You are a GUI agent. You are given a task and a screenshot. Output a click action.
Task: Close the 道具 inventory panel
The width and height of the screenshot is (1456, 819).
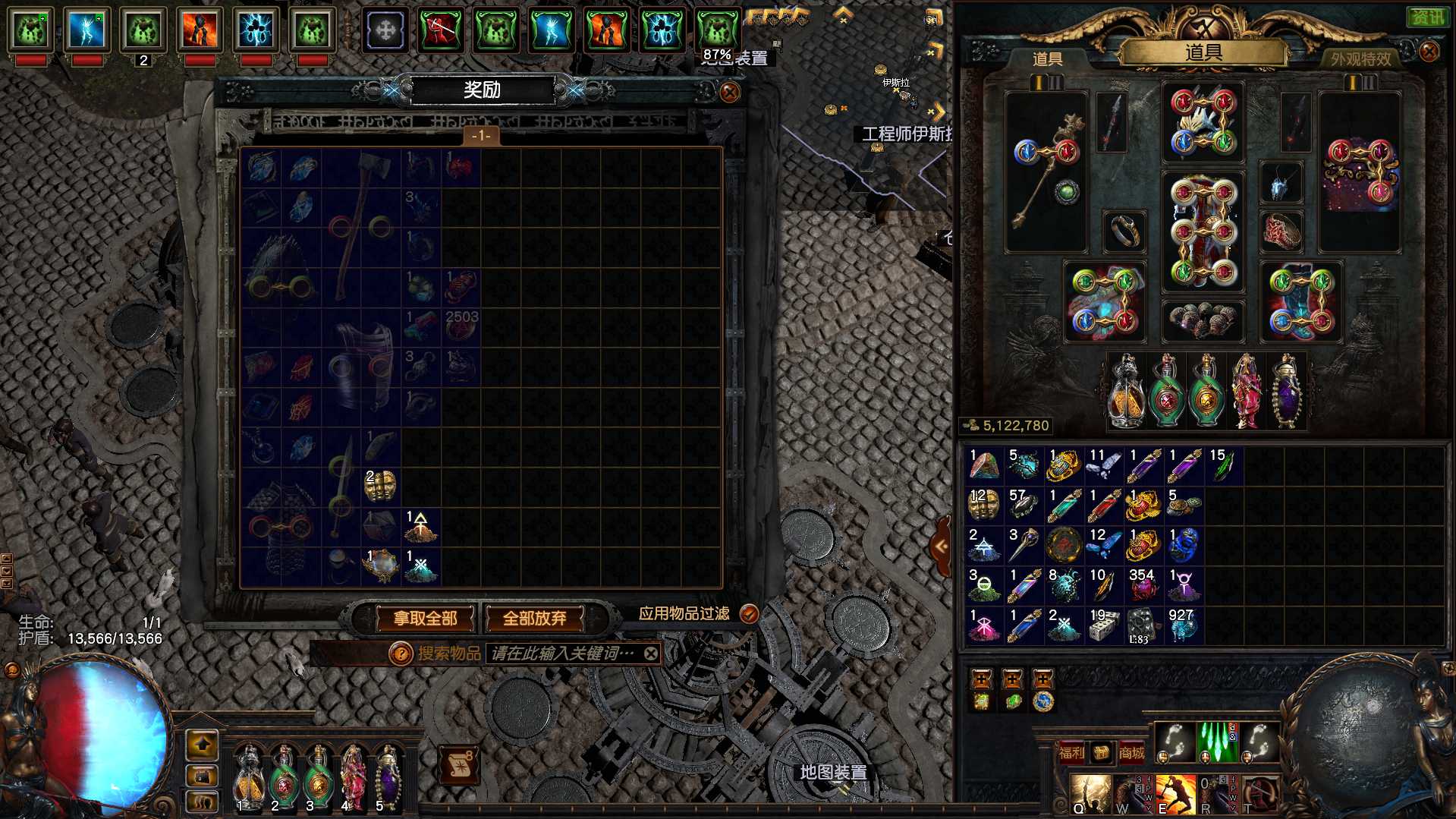coord(1429,52)
